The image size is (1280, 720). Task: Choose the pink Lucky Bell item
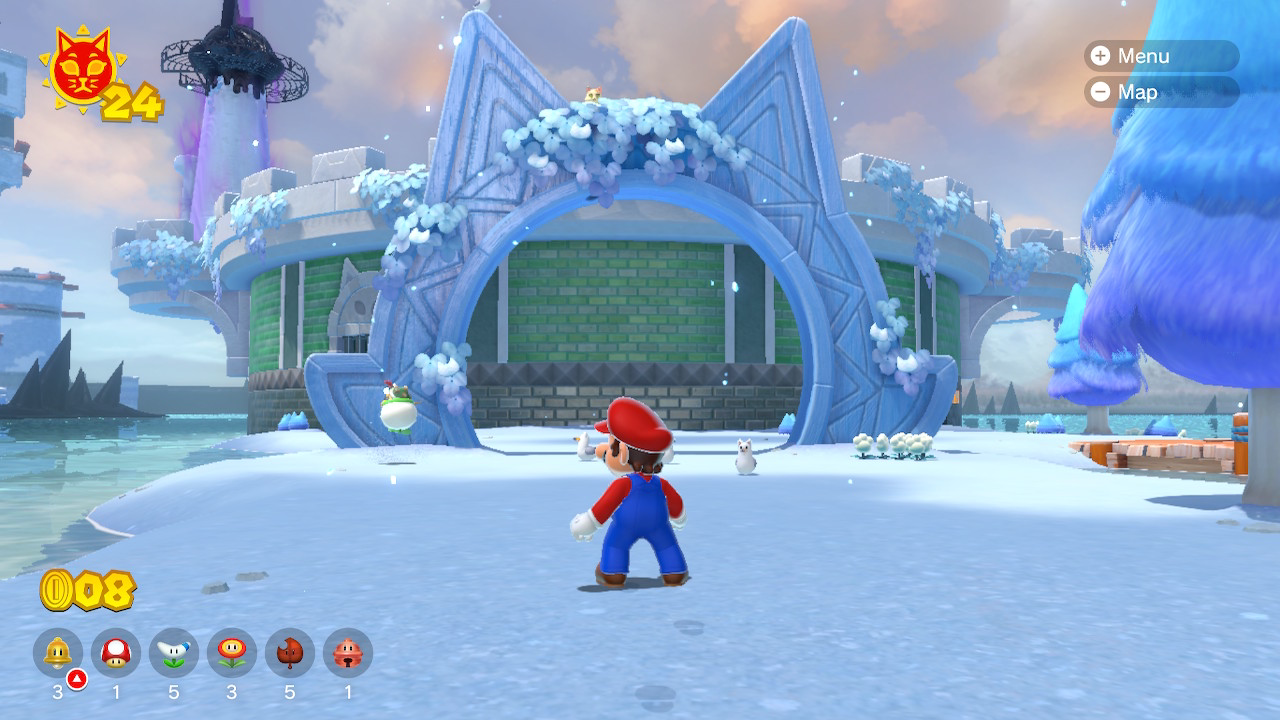click(348, 653)
